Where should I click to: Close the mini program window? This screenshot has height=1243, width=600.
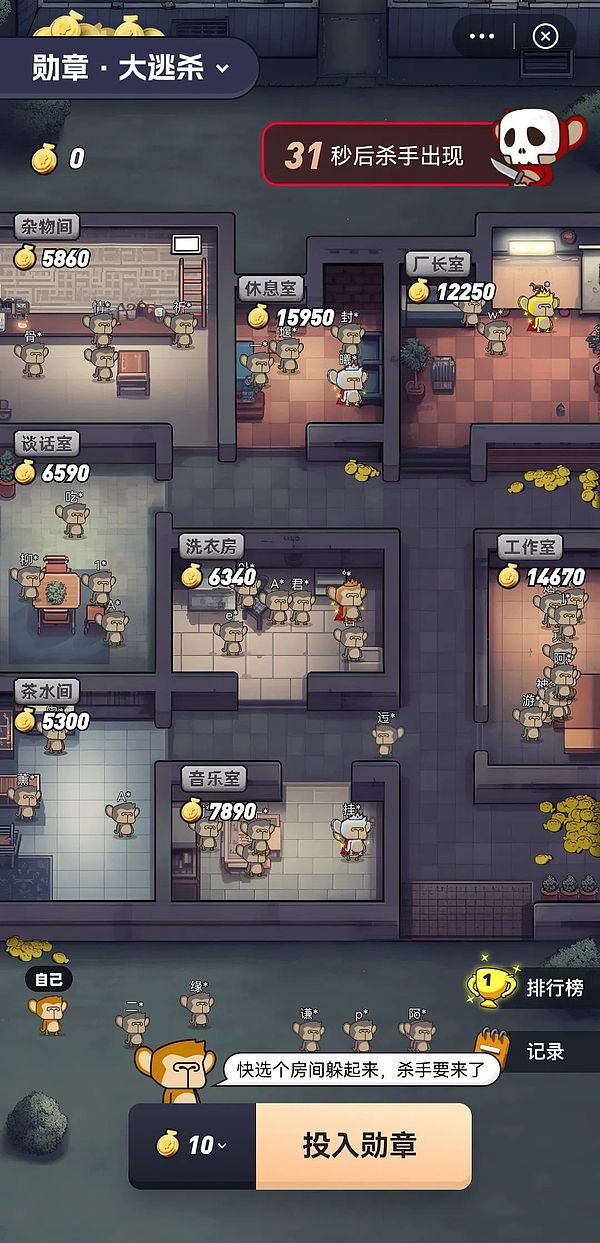pyautogui.click(x=545, y=37)
